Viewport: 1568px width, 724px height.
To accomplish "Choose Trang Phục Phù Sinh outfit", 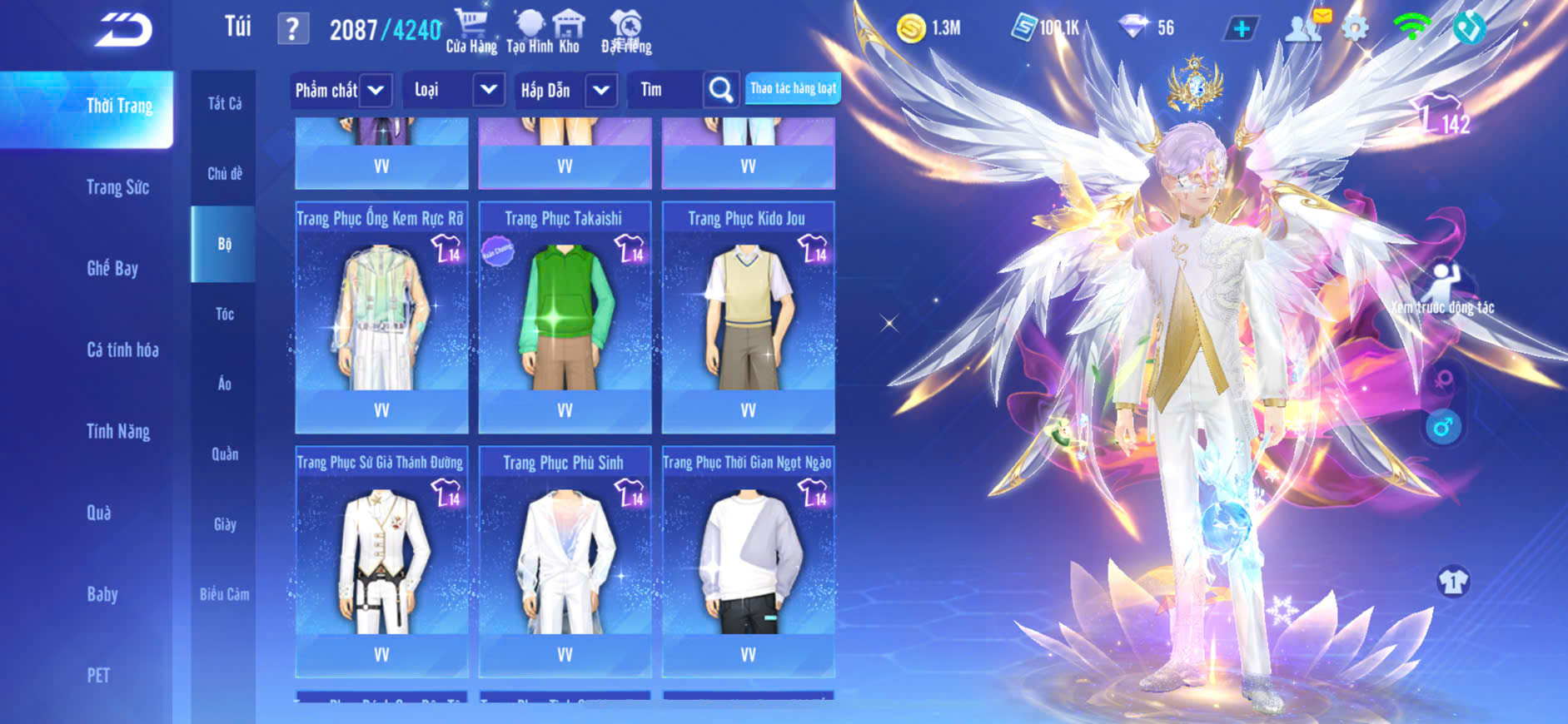I will [x=565, y=560].
